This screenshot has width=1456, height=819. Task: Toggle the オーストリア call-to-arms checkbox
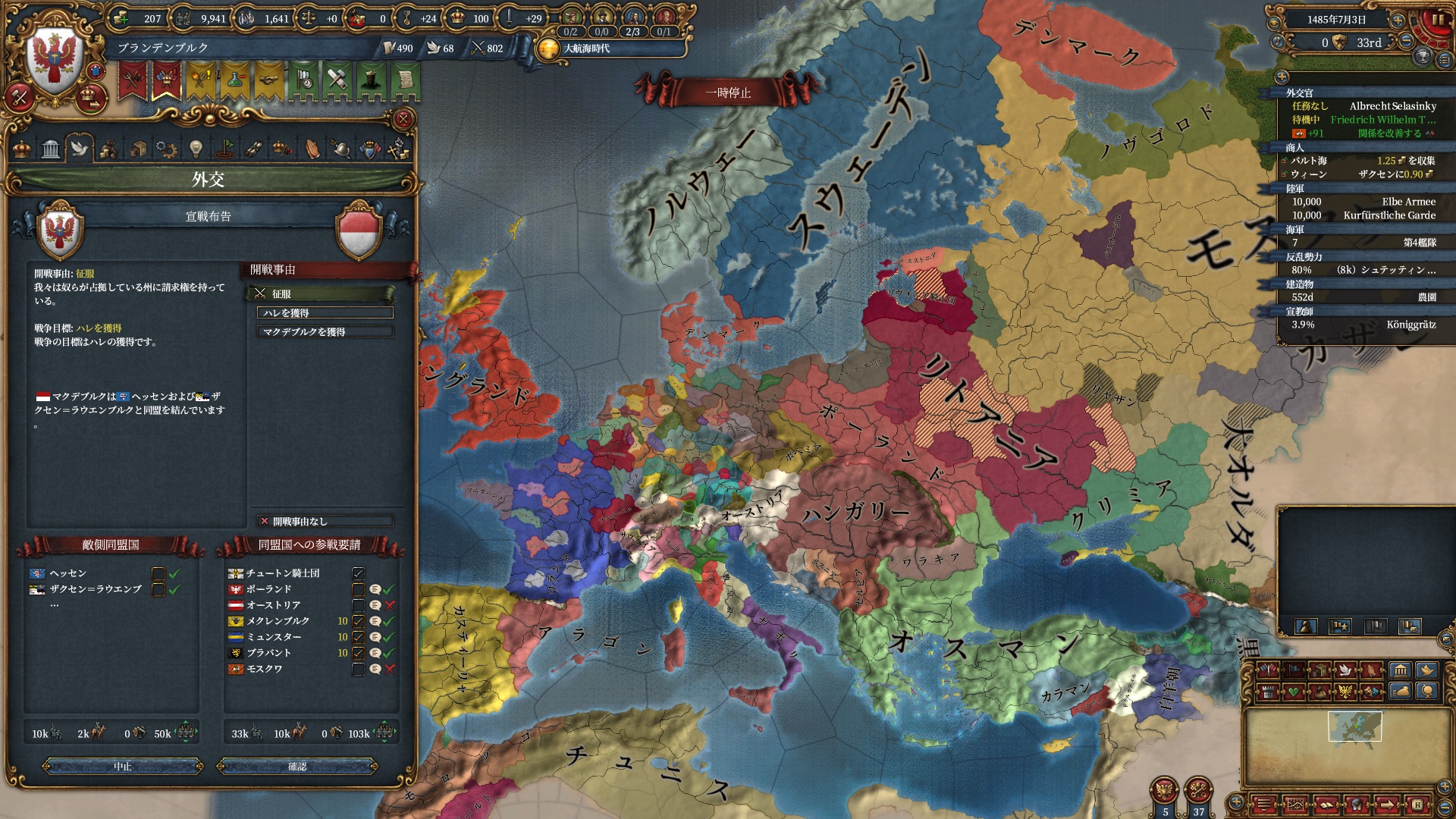358,605
